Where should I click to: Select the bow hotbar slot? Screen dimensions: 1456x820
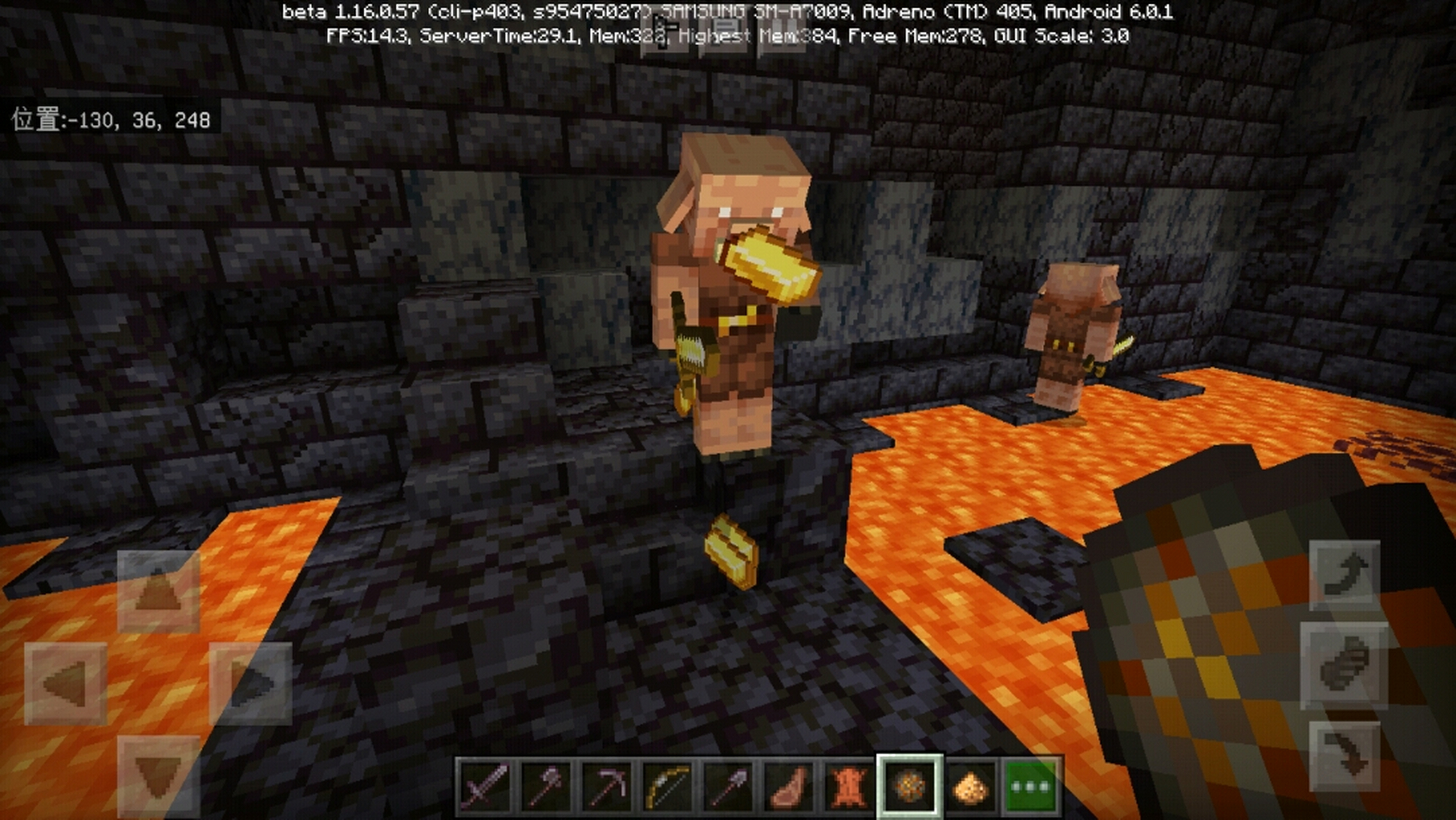click(667, 785)
